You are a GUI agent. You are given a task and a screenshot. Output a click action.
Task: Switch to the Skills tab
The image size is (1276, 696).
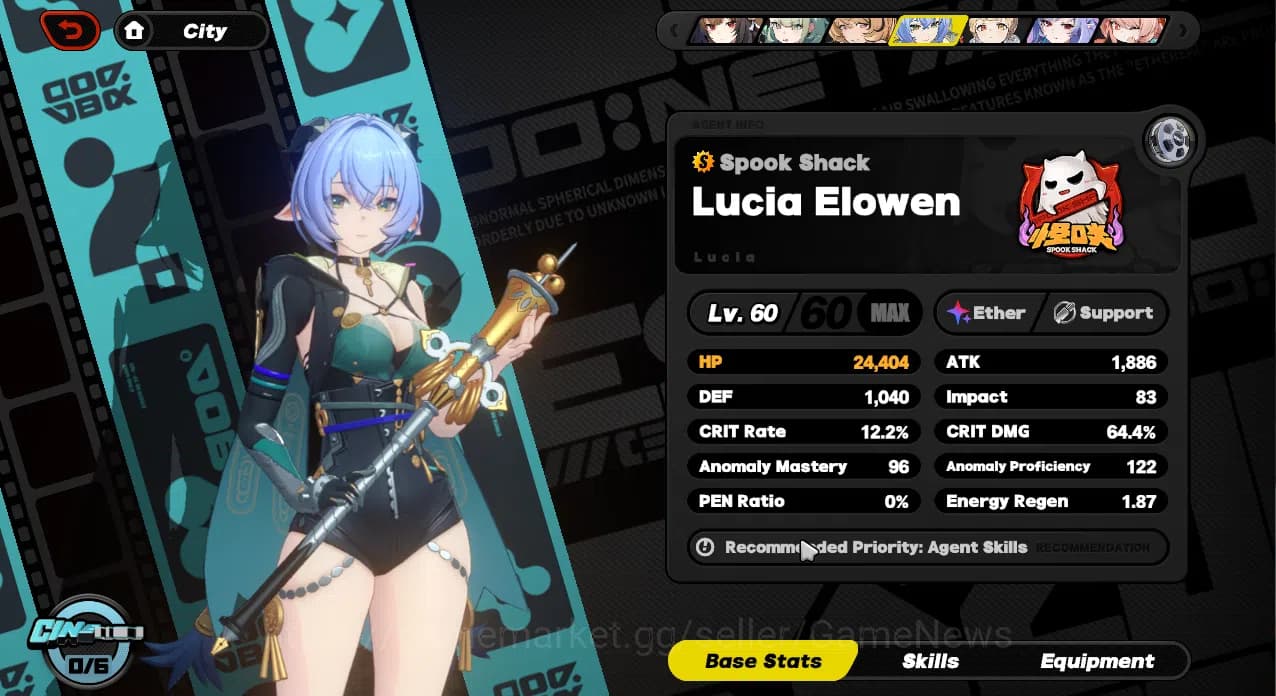930,661
